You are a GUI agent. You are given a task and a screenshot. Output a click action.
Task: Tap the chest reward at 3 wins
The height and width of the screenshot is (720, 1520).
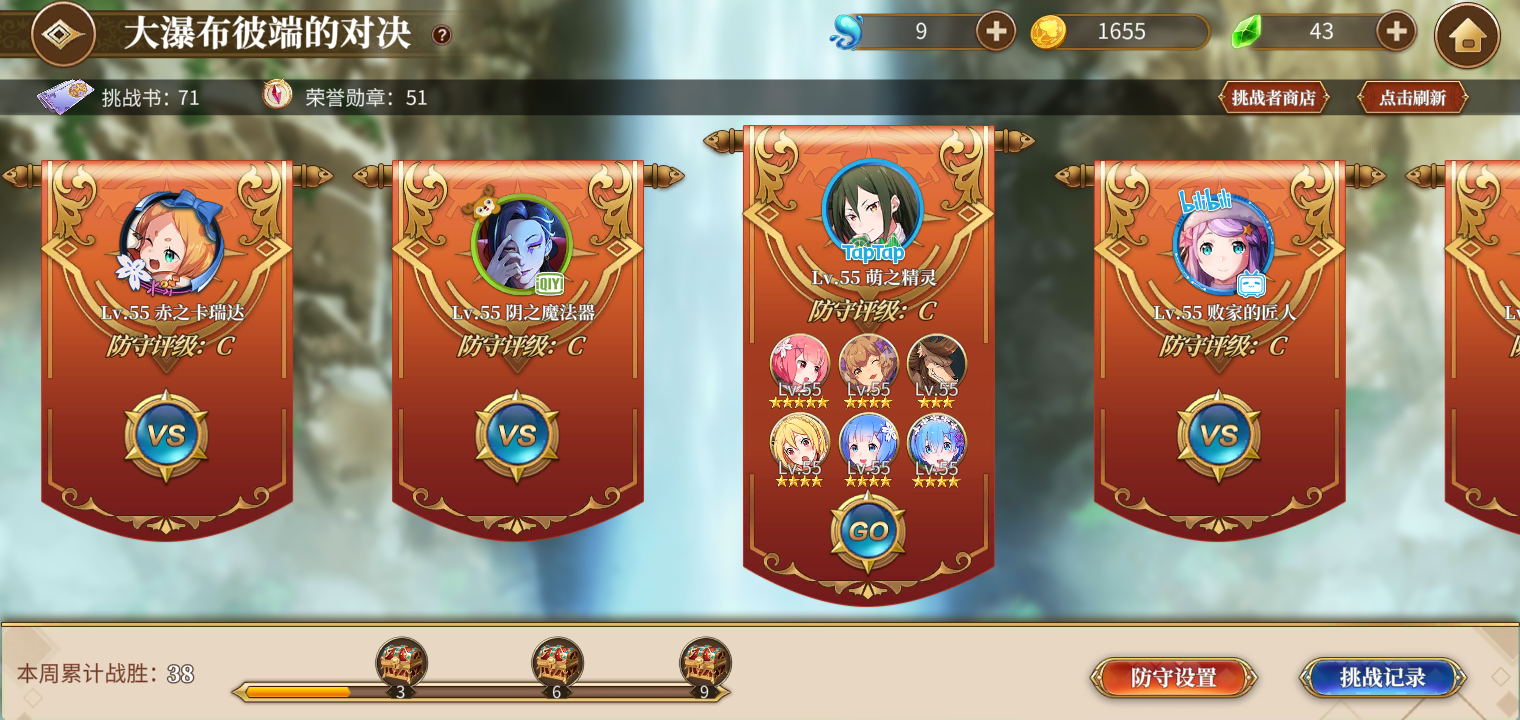[403, 662]
